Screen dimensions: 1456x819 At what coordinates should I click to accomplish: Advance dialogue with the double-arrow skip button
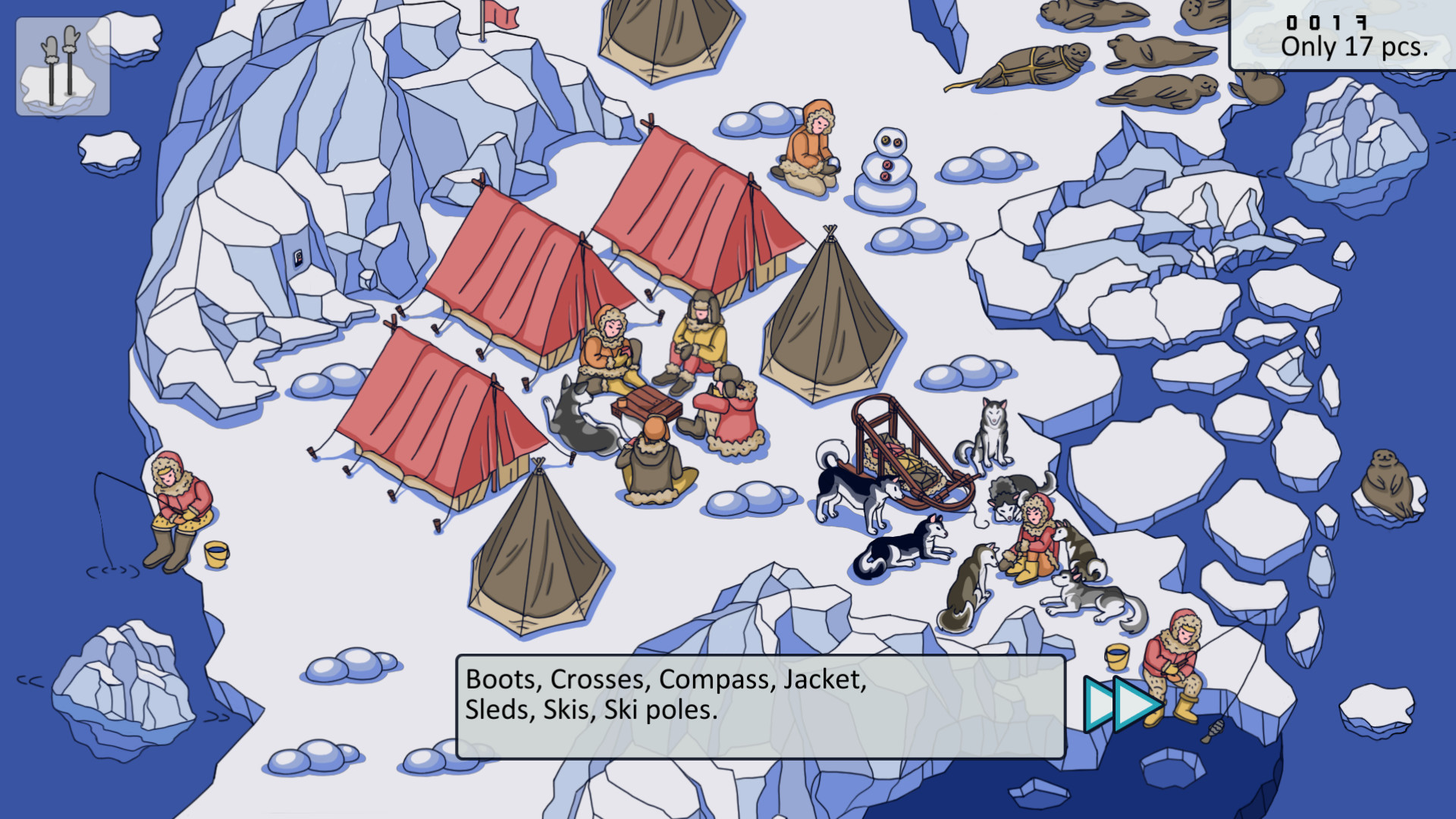tap(1116, 705)
